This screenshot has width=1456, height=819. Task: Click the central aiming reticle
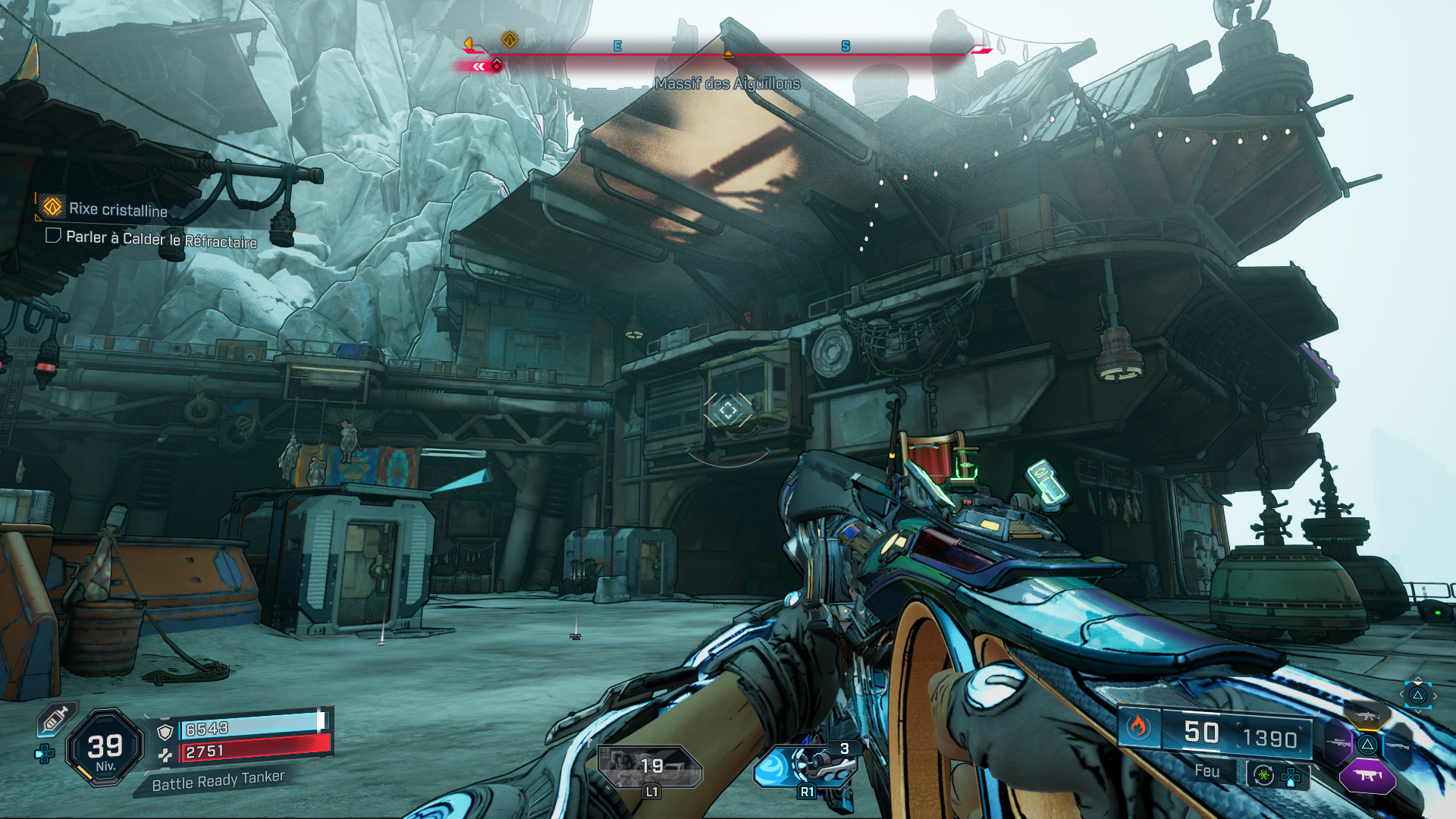(726, 410)
